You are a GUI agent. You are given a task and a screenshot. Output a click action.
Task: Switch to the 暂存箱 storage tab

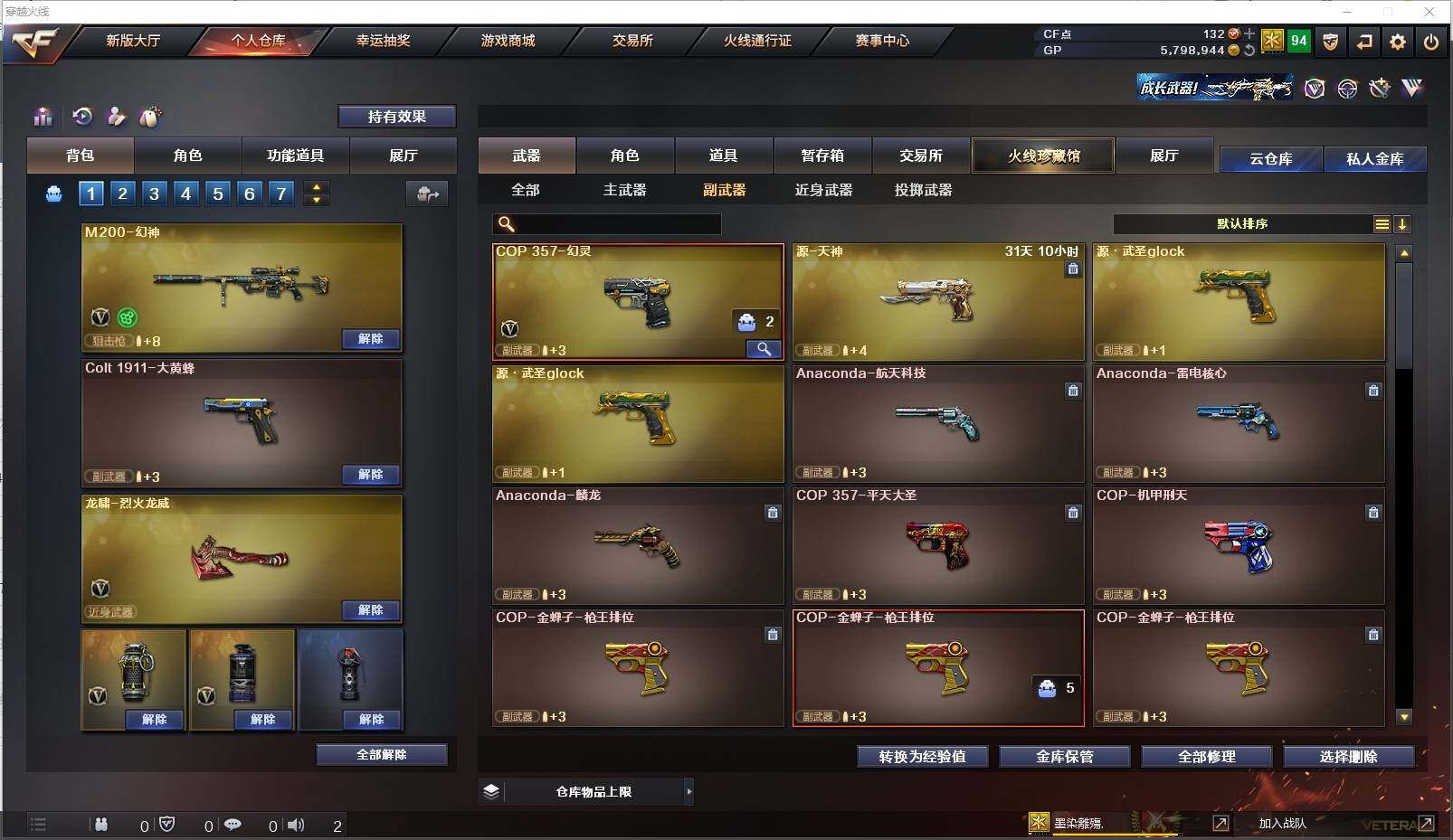[821, 156]
